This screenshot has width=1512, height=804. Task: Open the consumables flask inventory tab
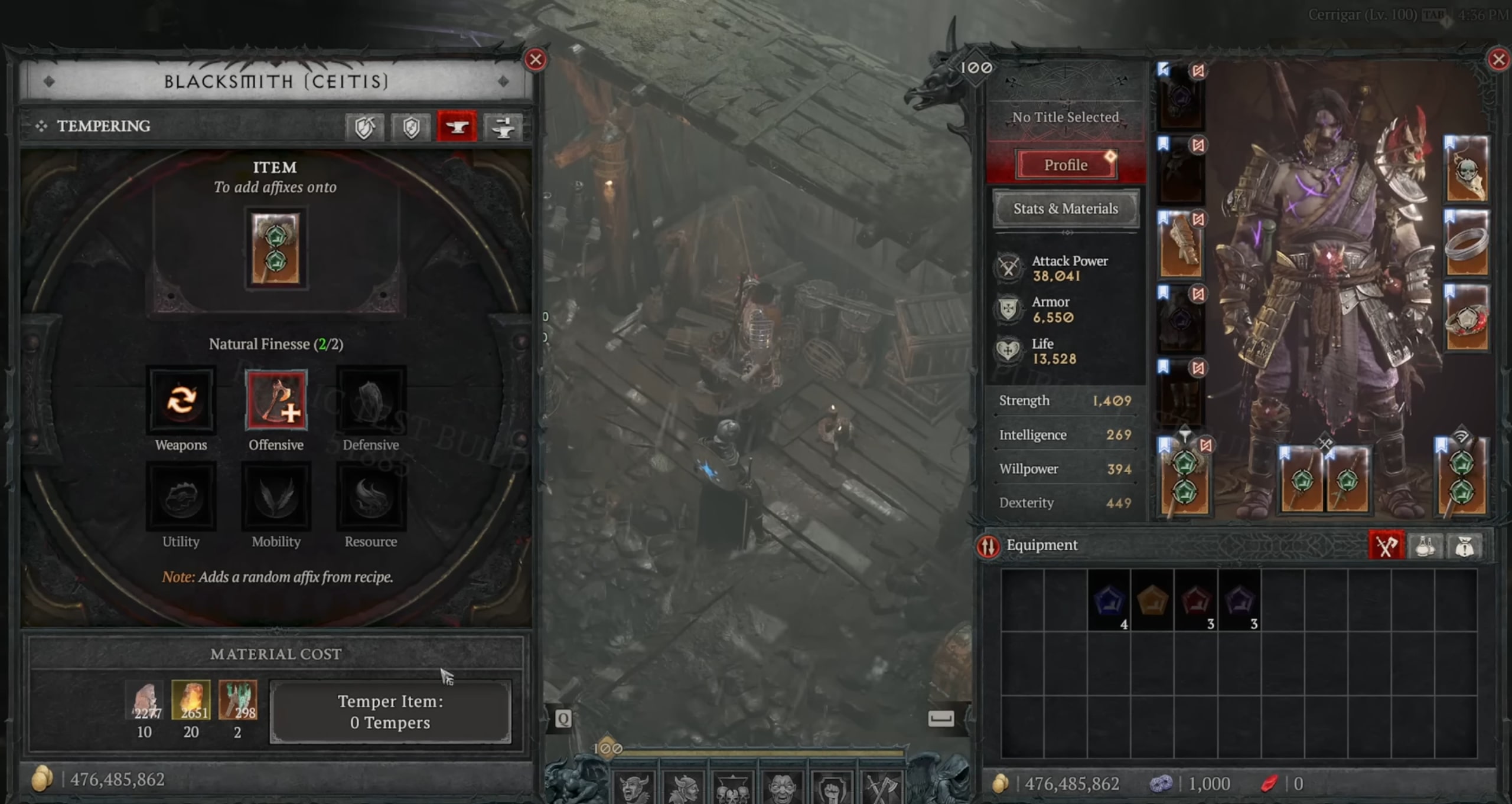[x=1425, y=545]
